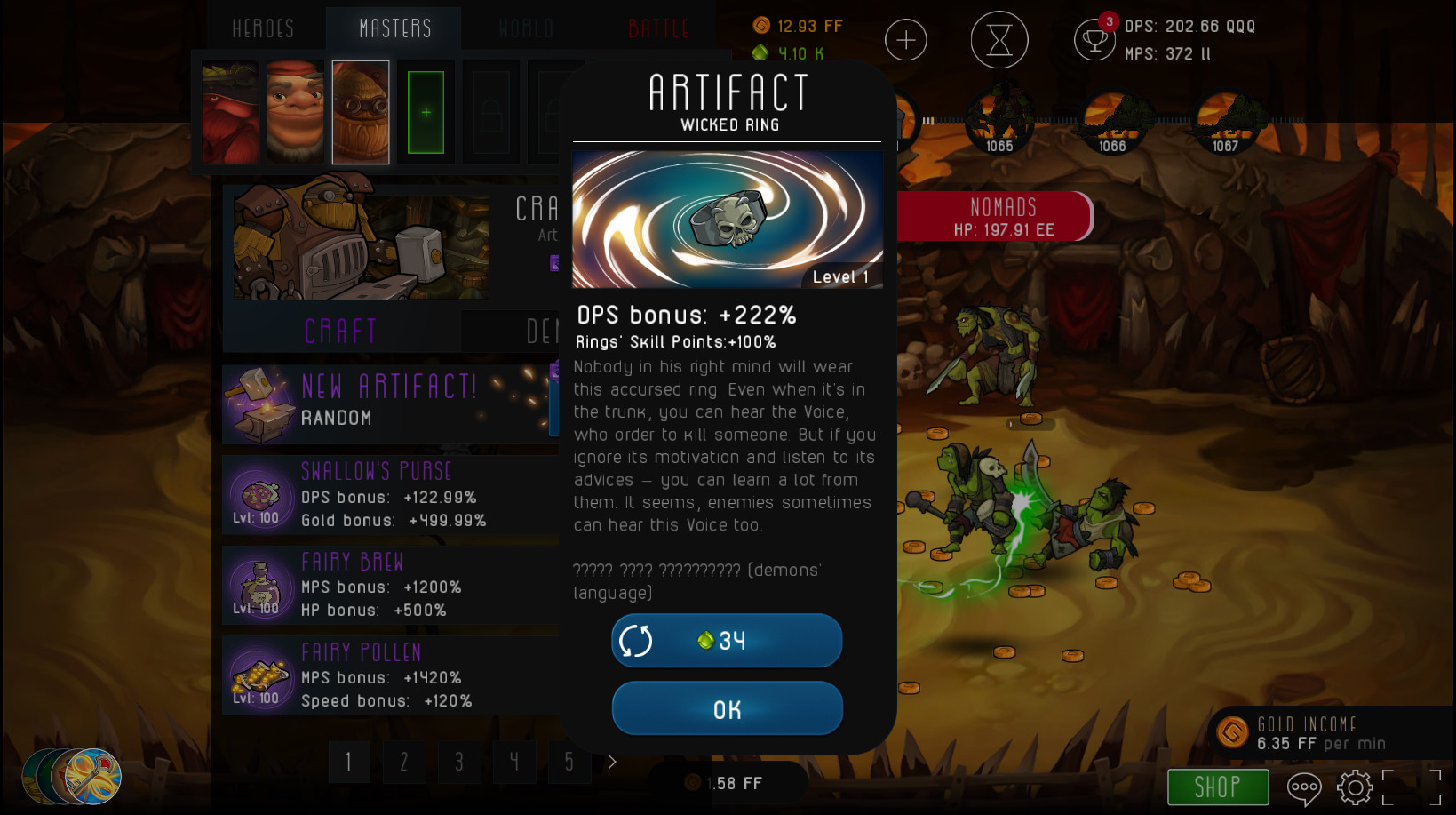
Task: Click the hourglass time warp icon
Action: 999,39
